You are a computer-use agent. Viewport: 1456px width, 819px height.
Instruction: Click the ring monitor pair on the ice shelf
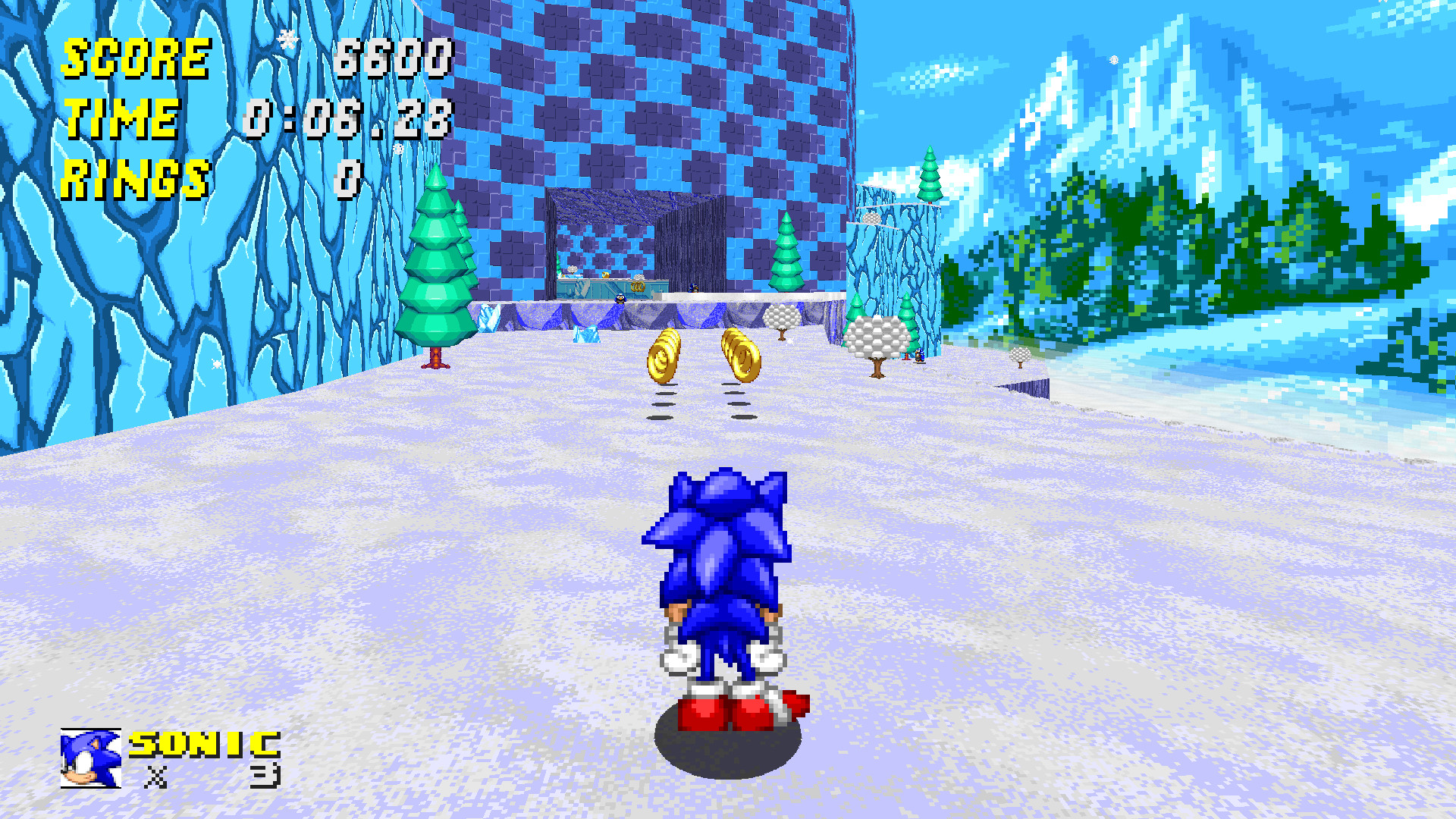[637, 287]
